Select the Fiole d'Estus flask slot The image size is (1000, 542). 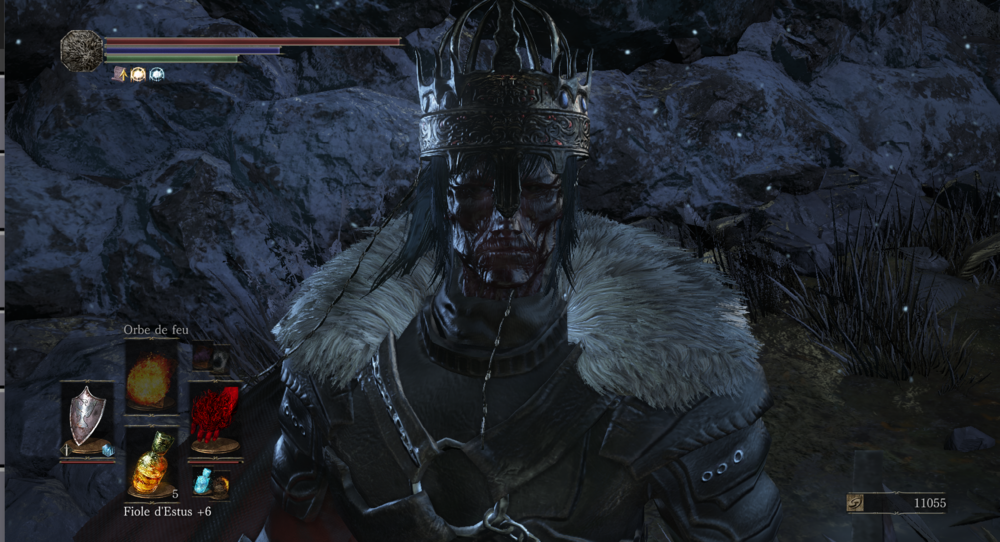(152, 464)
